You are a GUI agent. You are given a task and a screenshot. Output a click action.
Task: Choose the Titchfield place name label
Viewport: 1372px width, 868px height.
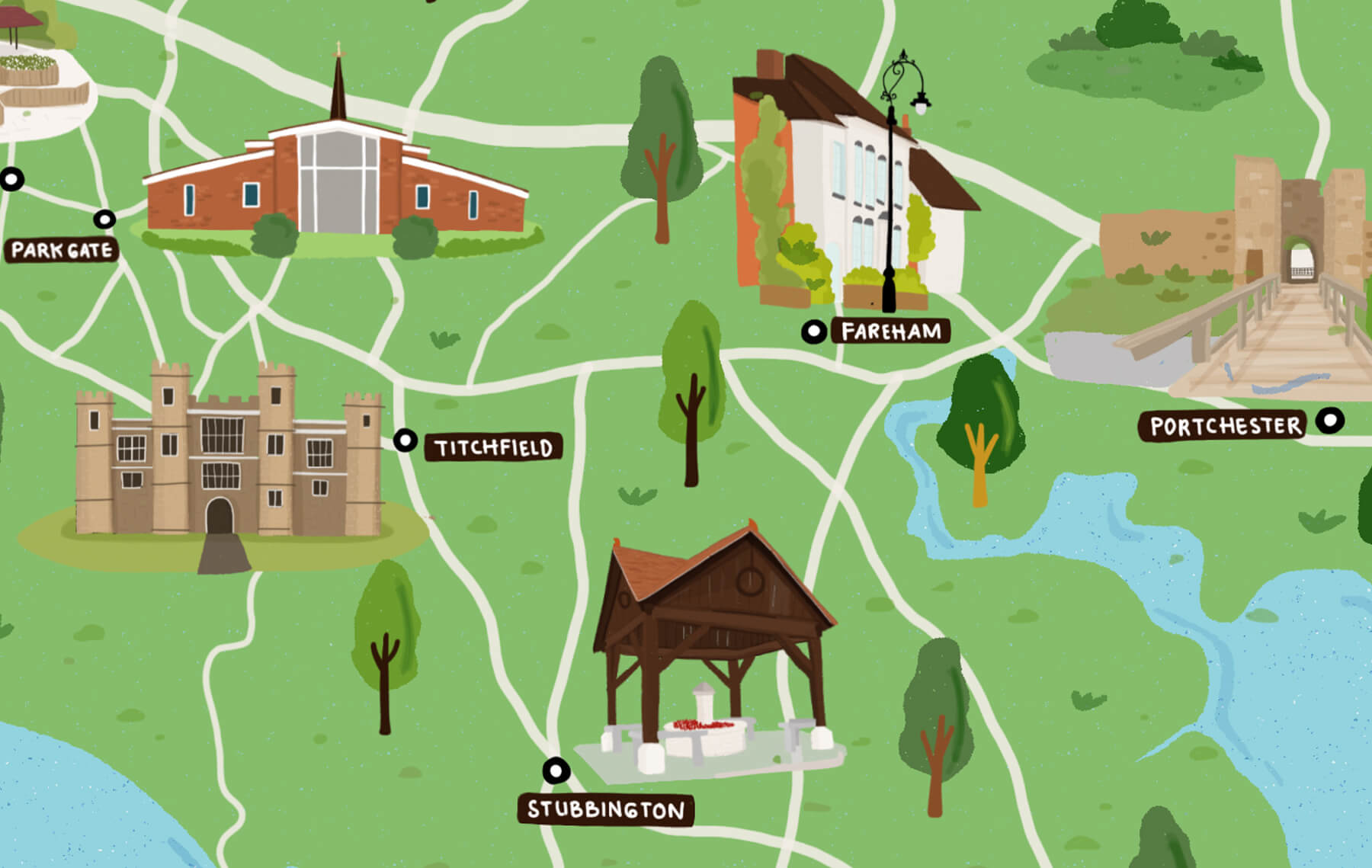coord(494,447)
